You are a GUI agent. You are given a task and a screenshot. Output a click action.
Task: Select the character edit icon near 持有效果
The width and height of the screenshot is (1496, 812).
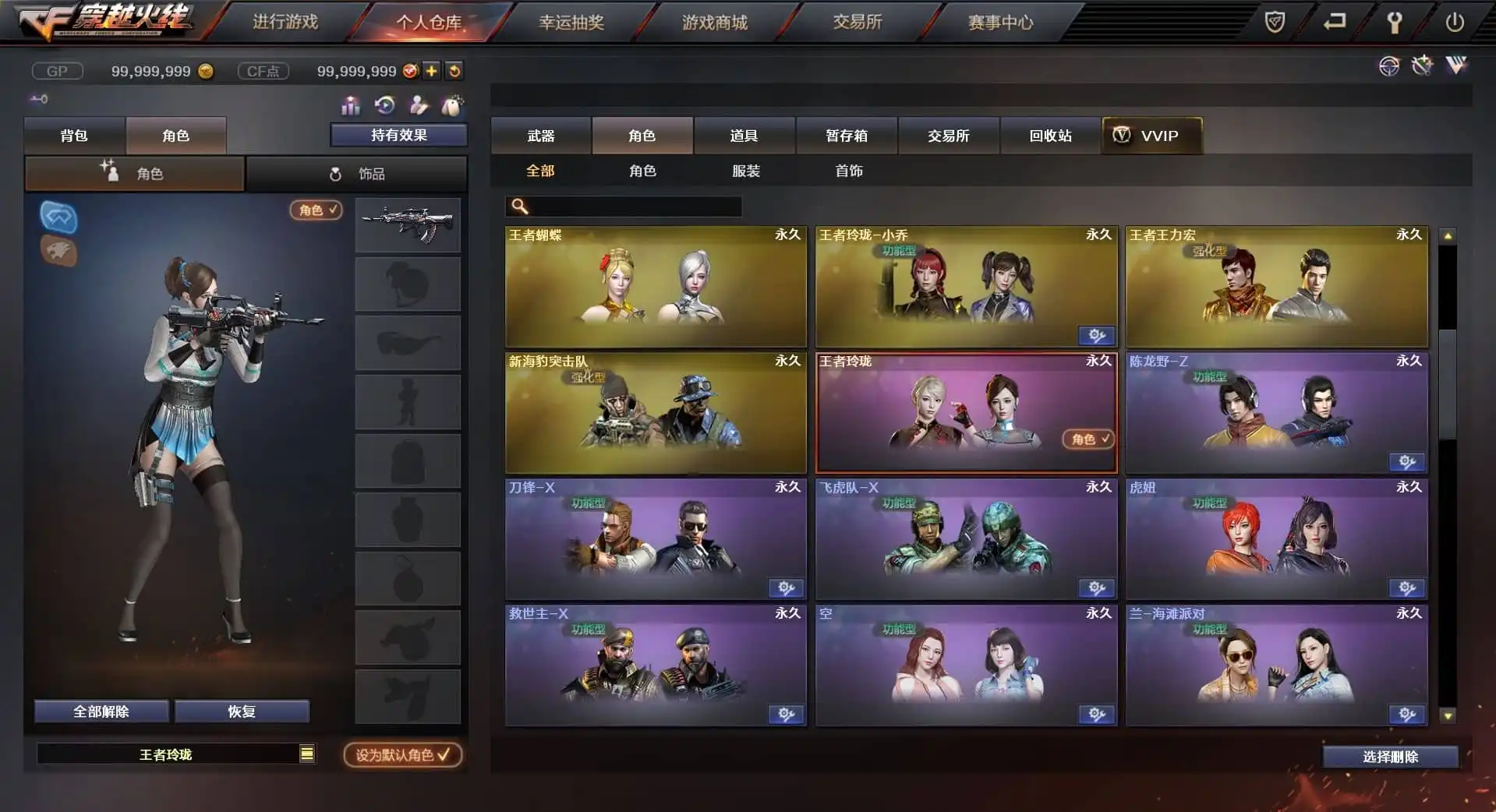tap(418, 105)
